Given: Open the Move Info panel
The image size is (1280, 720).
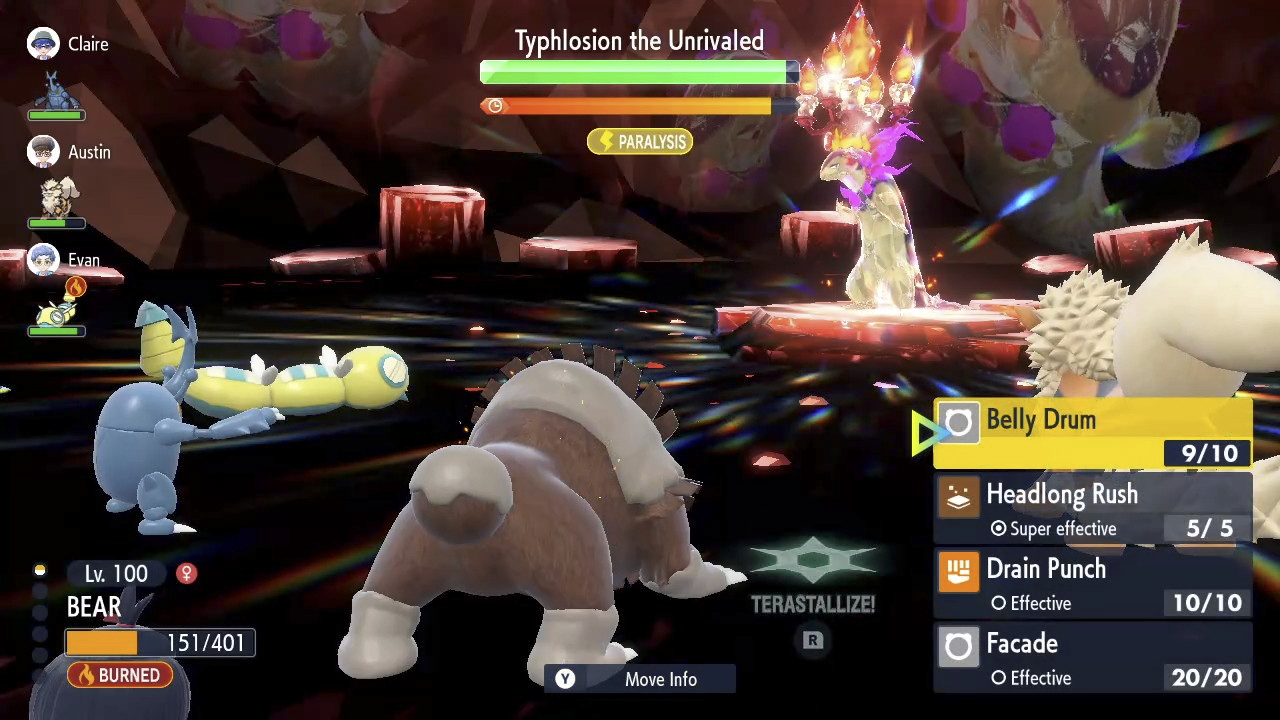Looking at the screenshot, I should [641, 679].
